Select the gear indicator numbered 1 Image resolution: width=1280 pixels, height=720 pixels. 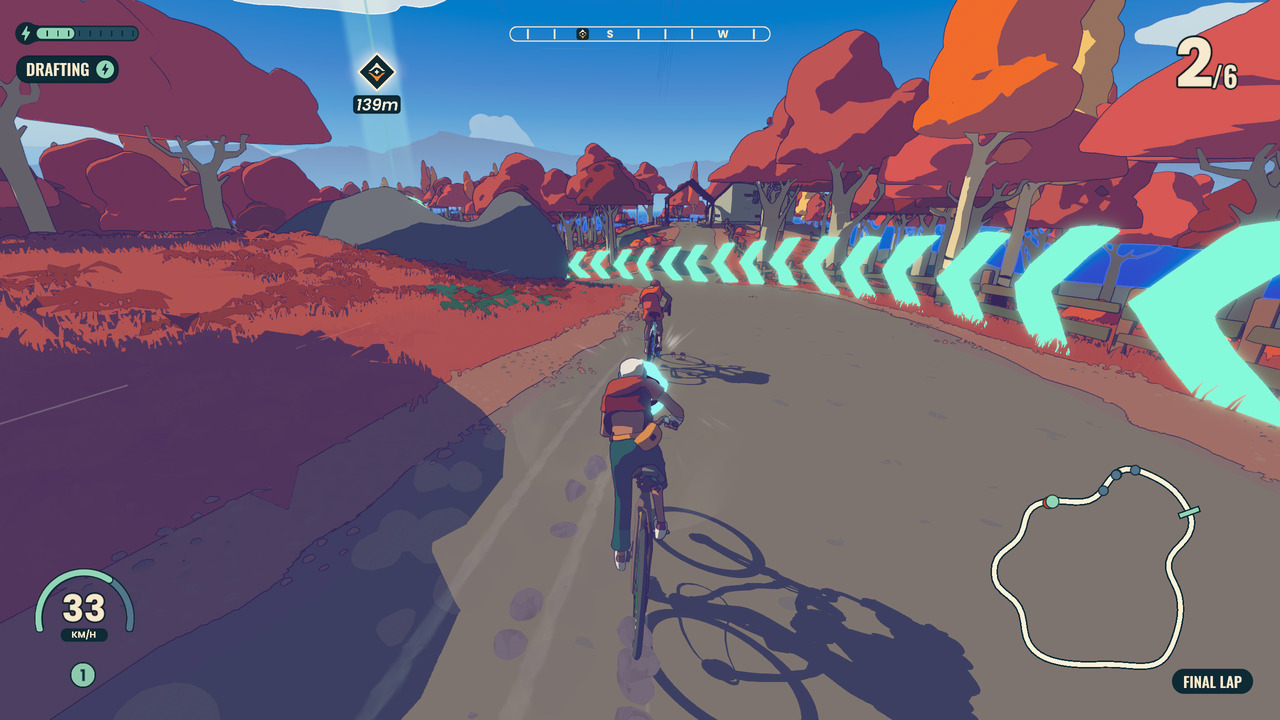click(82, 675)
